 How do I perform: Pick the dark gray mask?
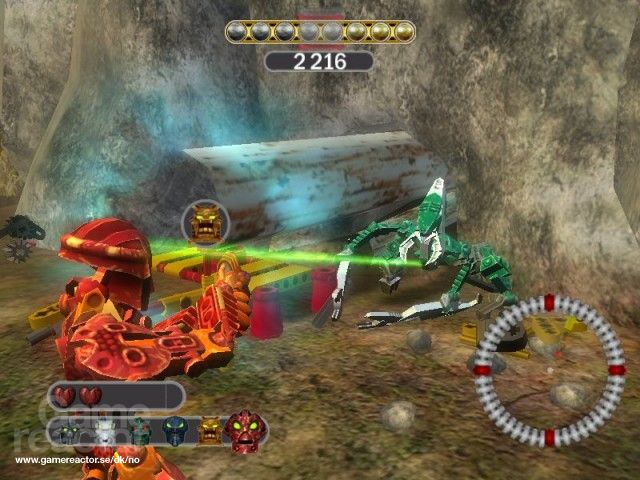point(73,431)
